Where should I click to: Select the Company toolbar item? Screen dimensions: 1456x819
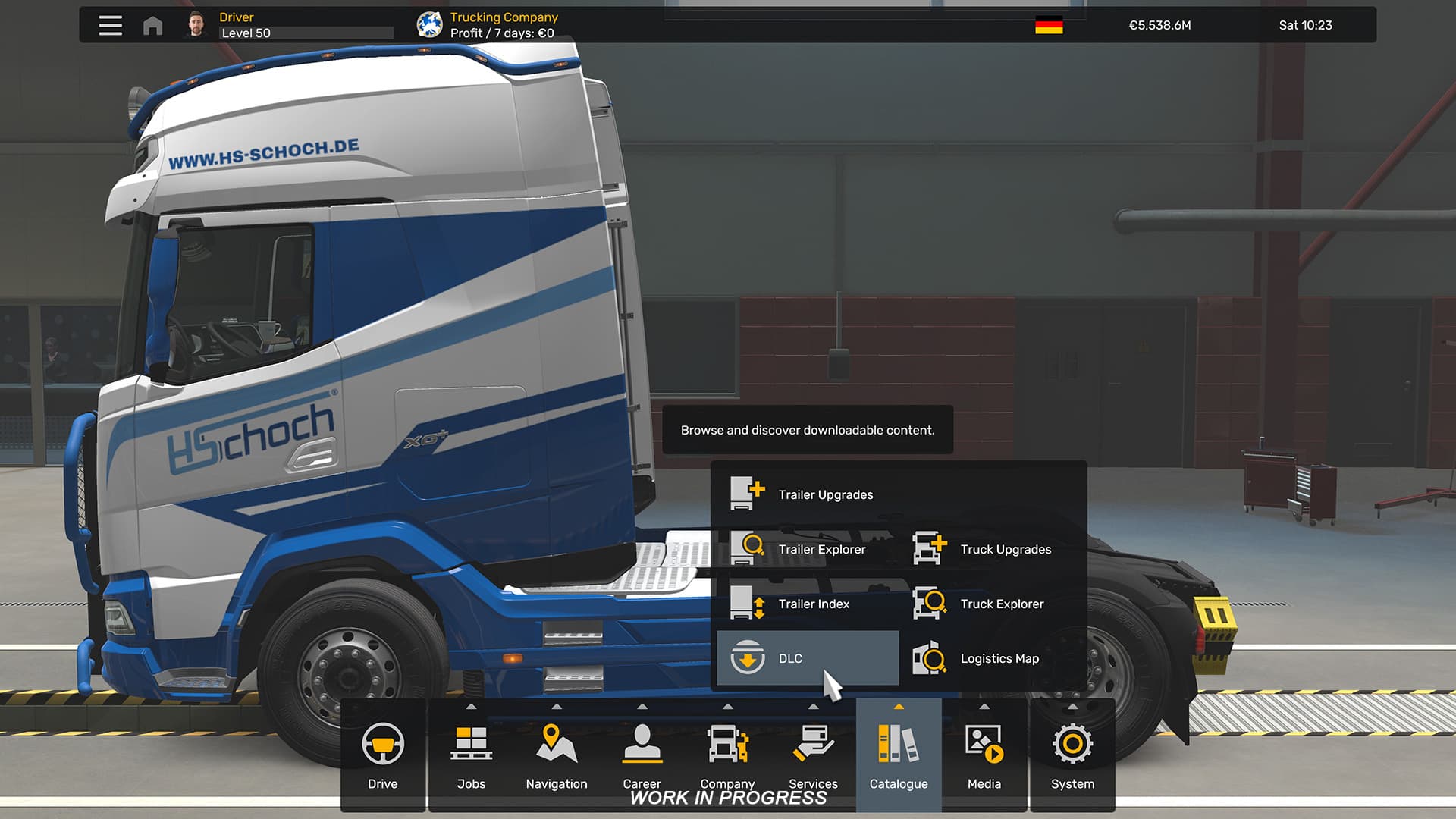point(727,755)
